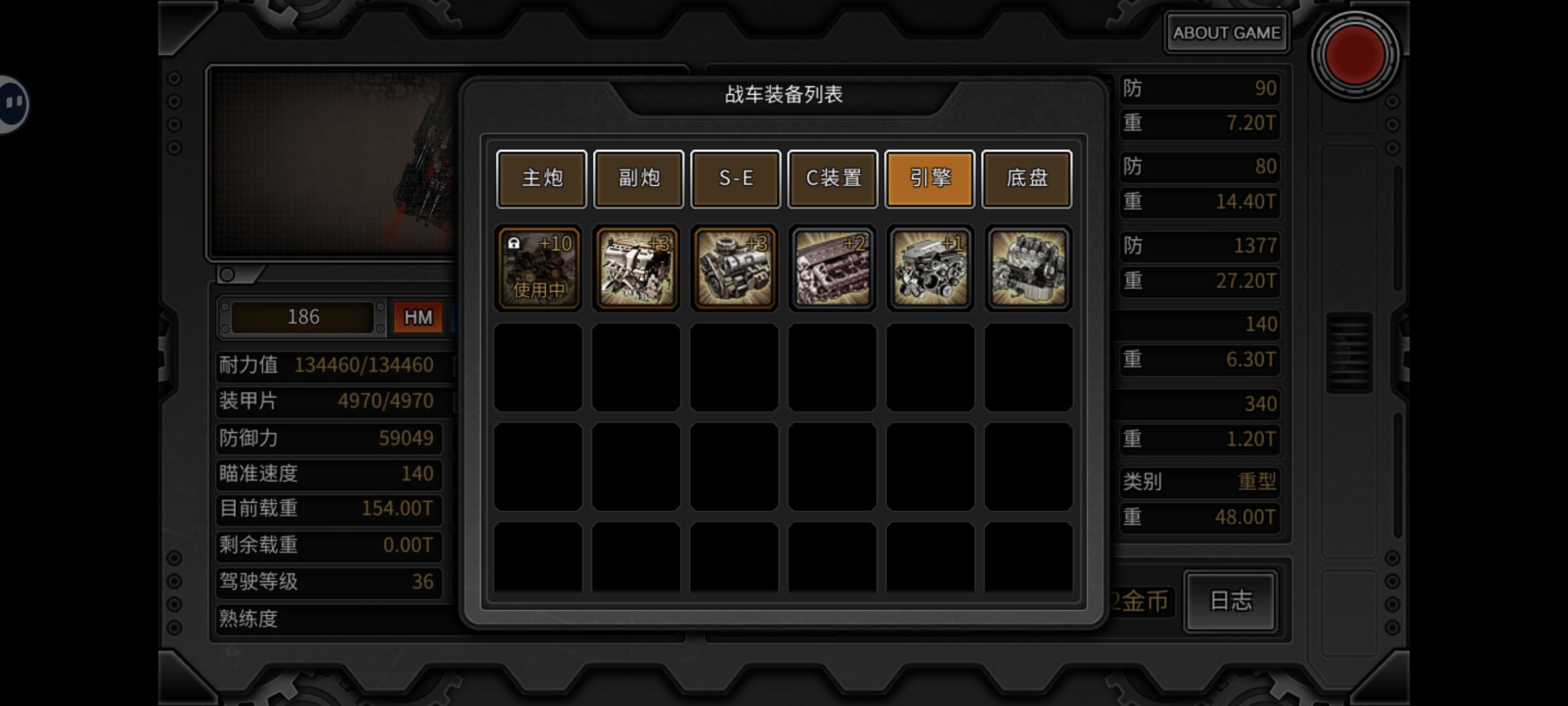Click the HM mode button
This screenshot has height=706, width=1568.
pyautogui.click(x=417, y=316)
